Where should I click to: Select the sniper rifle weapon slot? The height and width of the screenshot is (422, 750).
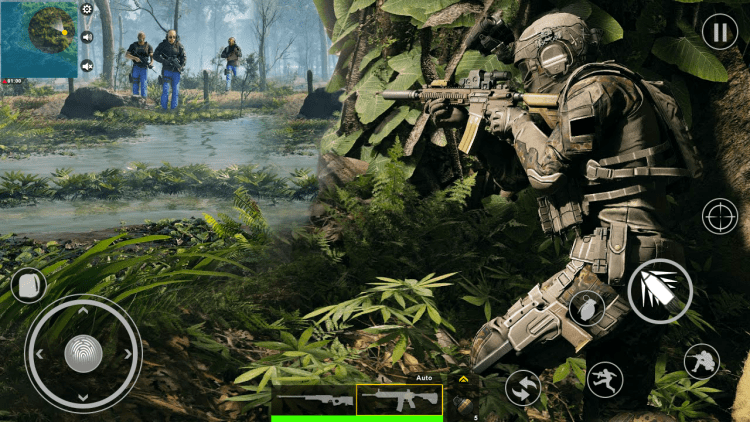click(x=313, y=400)
